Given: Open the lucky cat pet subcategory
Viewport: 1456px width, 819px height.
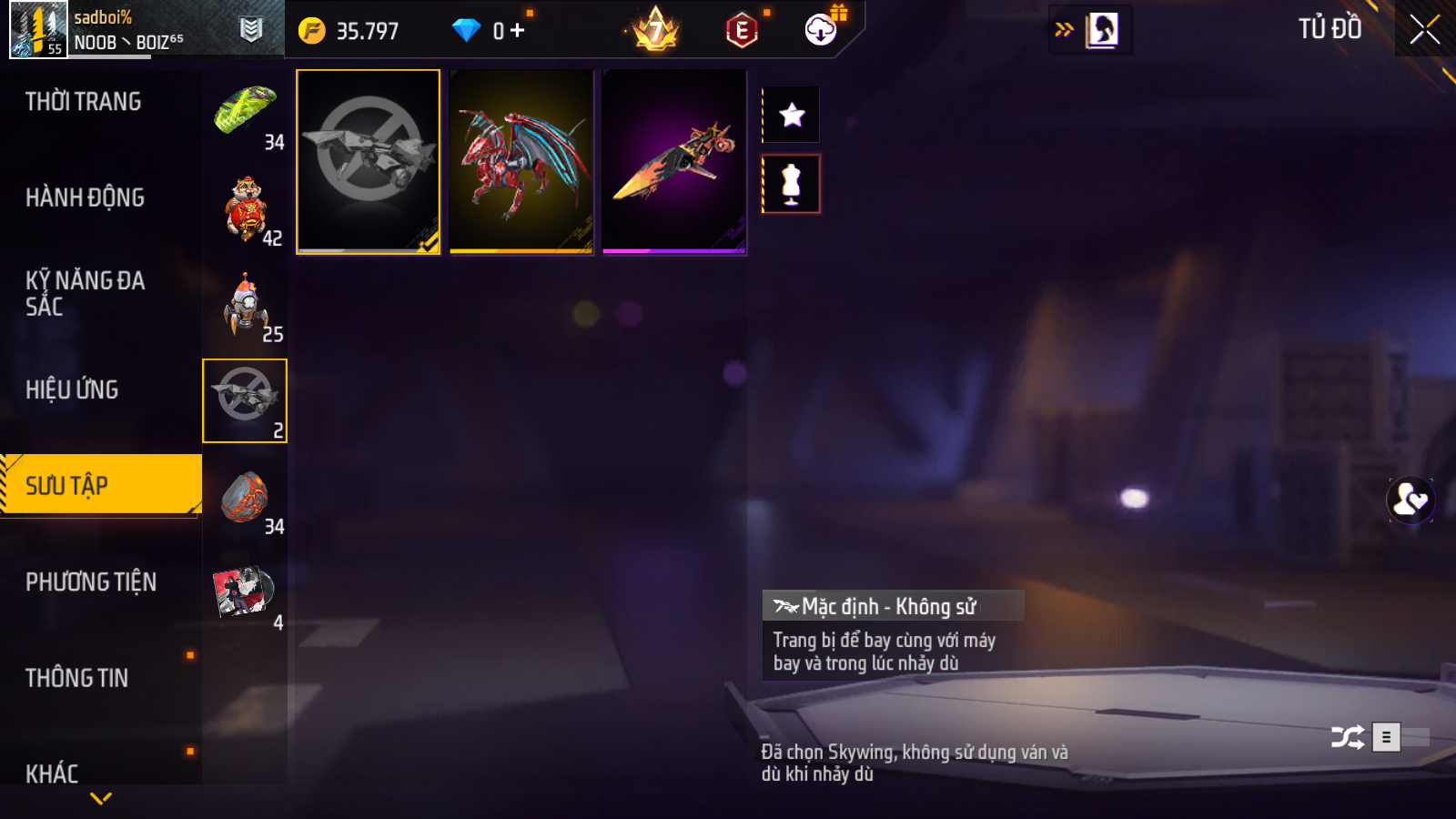Looking at the screenshot, I should pyautogui.click(x=245, y=209).
